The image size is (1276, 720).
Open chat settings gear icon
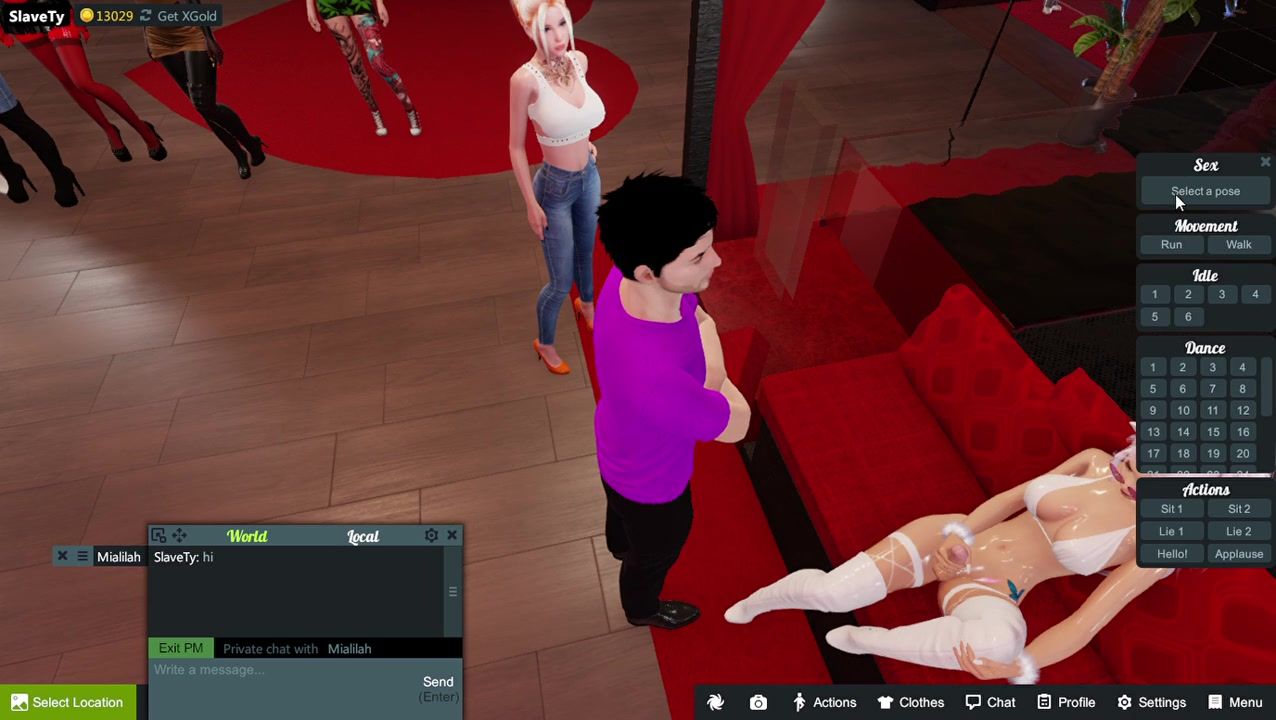pos(431,536)
